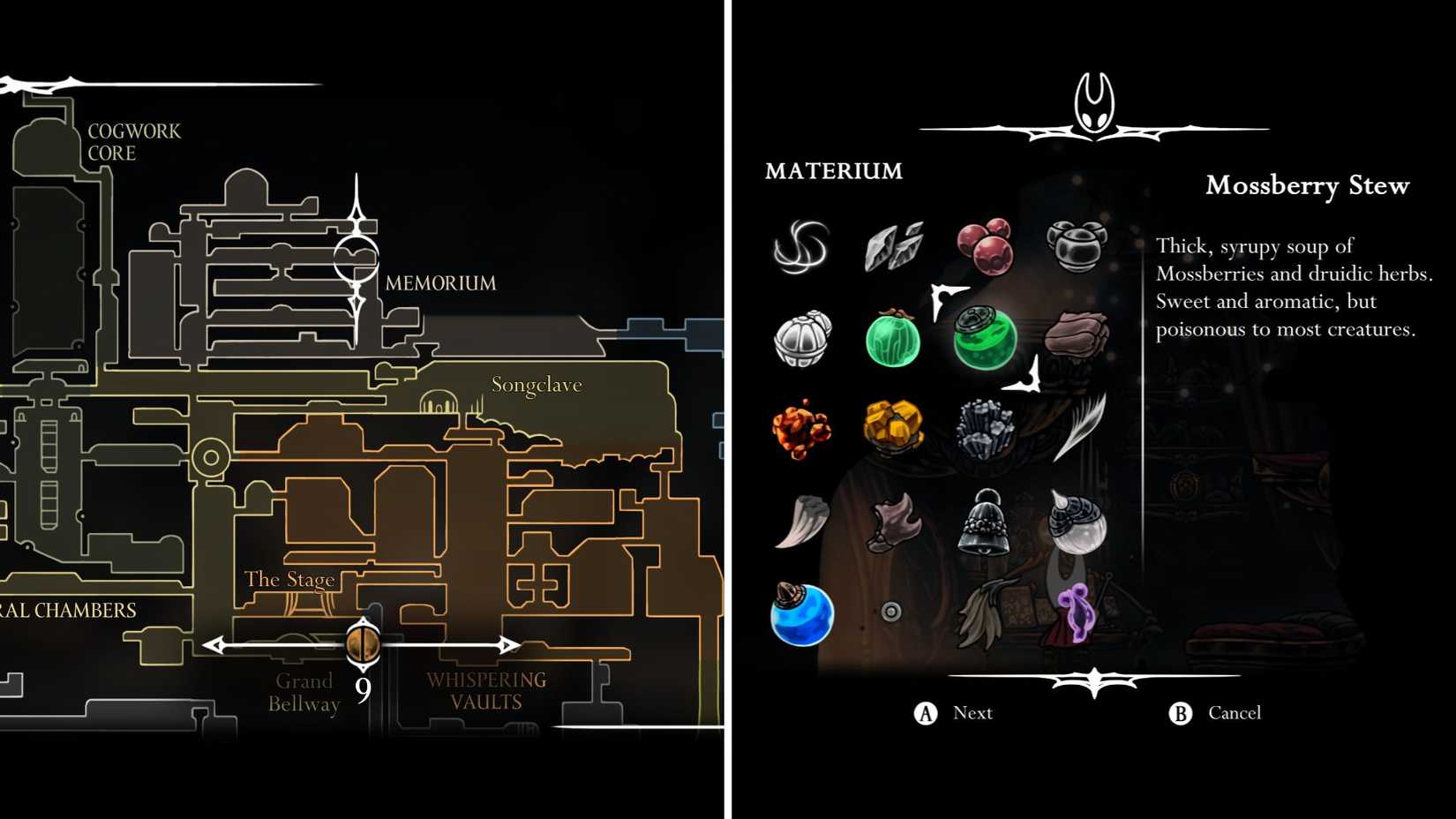Click the blue flask item in Materium

click(803, 618)
